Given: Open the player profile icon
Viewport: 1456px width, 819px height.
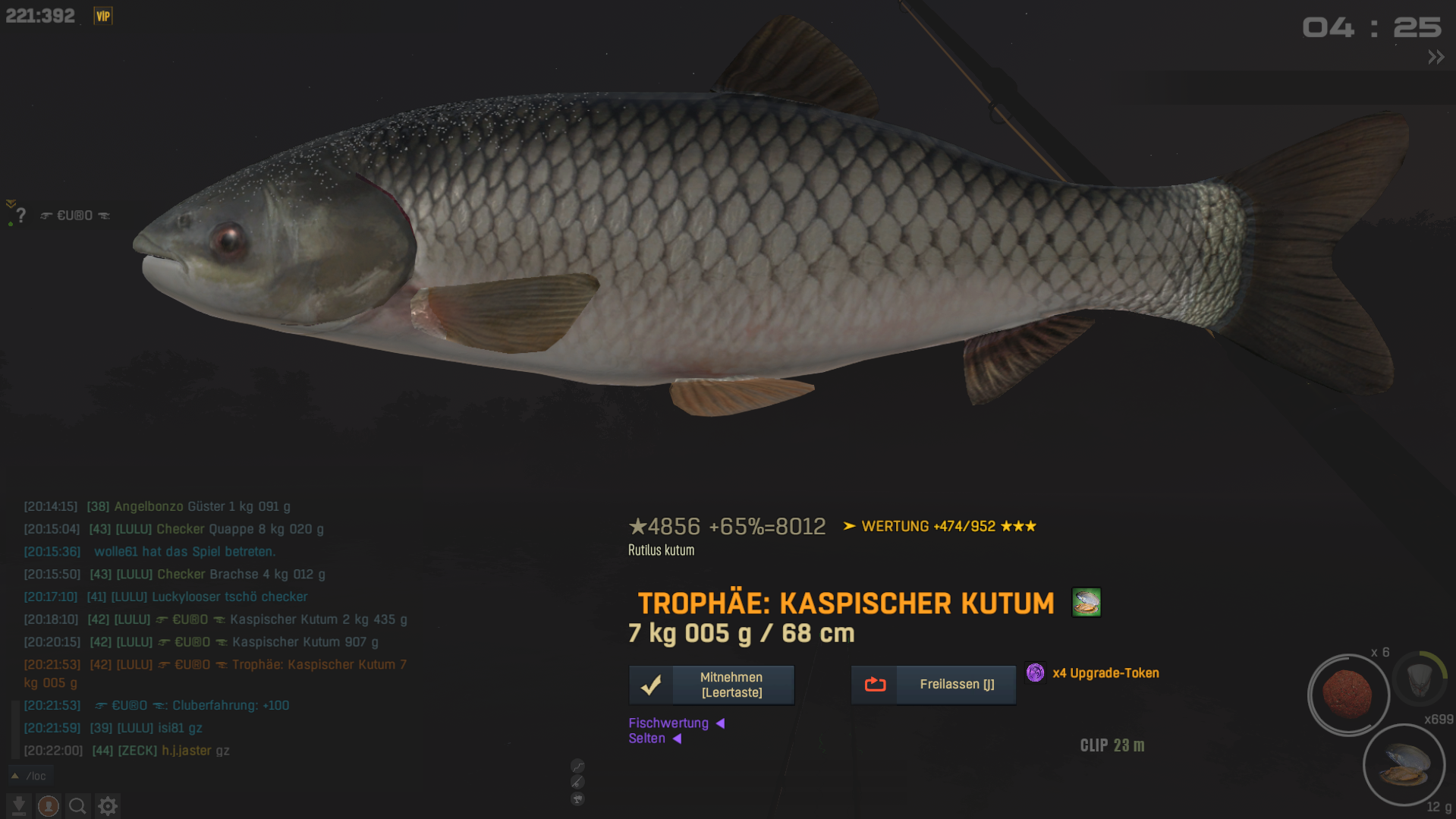Looking at the screenshot, I should (49, 806).
